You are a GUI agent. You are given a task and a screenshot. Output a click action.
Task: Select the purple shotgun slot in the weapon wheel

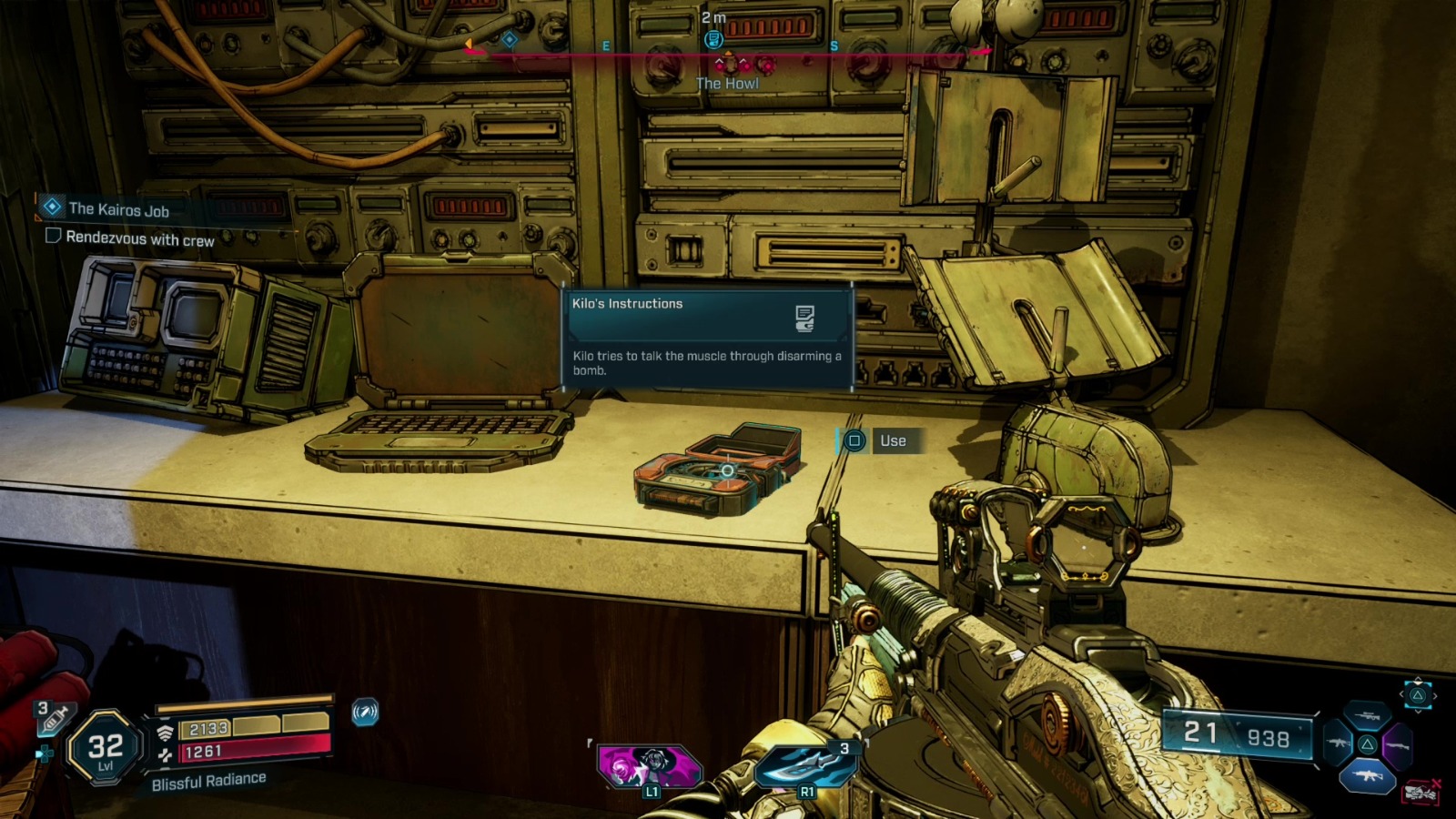coord(1398,744)
